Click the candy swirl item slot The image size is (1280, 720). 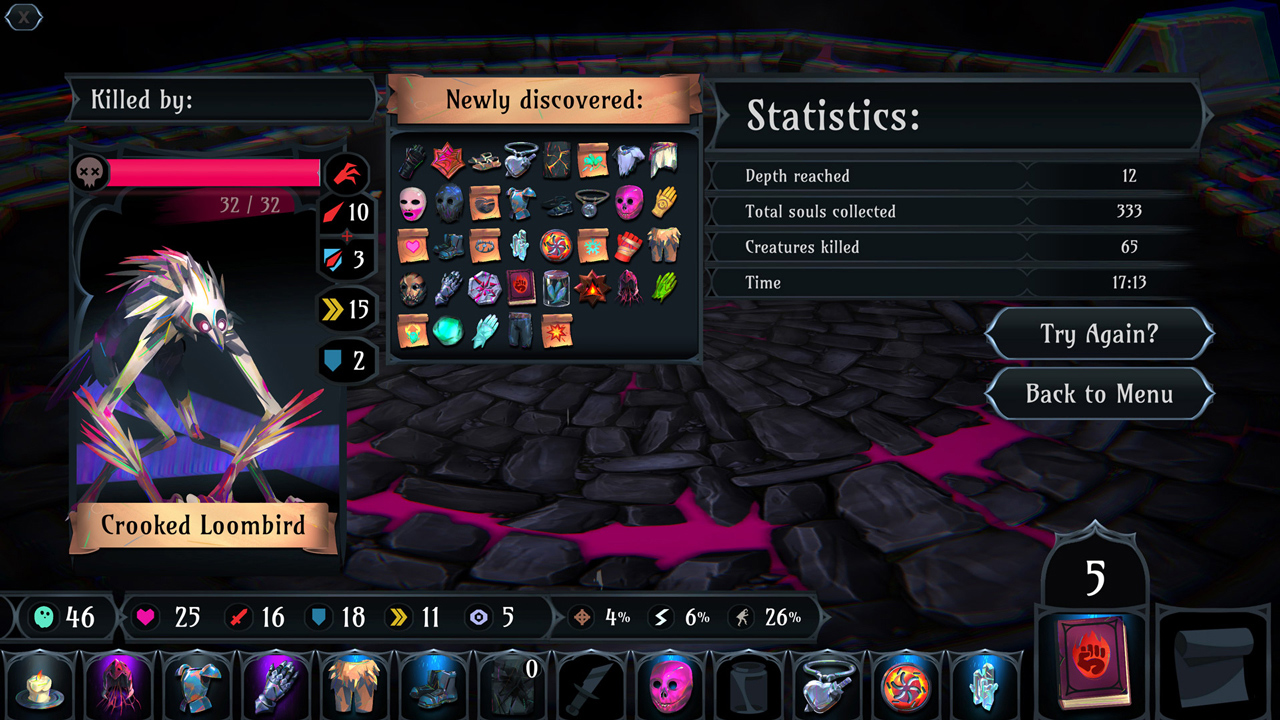pyautogui.click(x=906, y=686)
